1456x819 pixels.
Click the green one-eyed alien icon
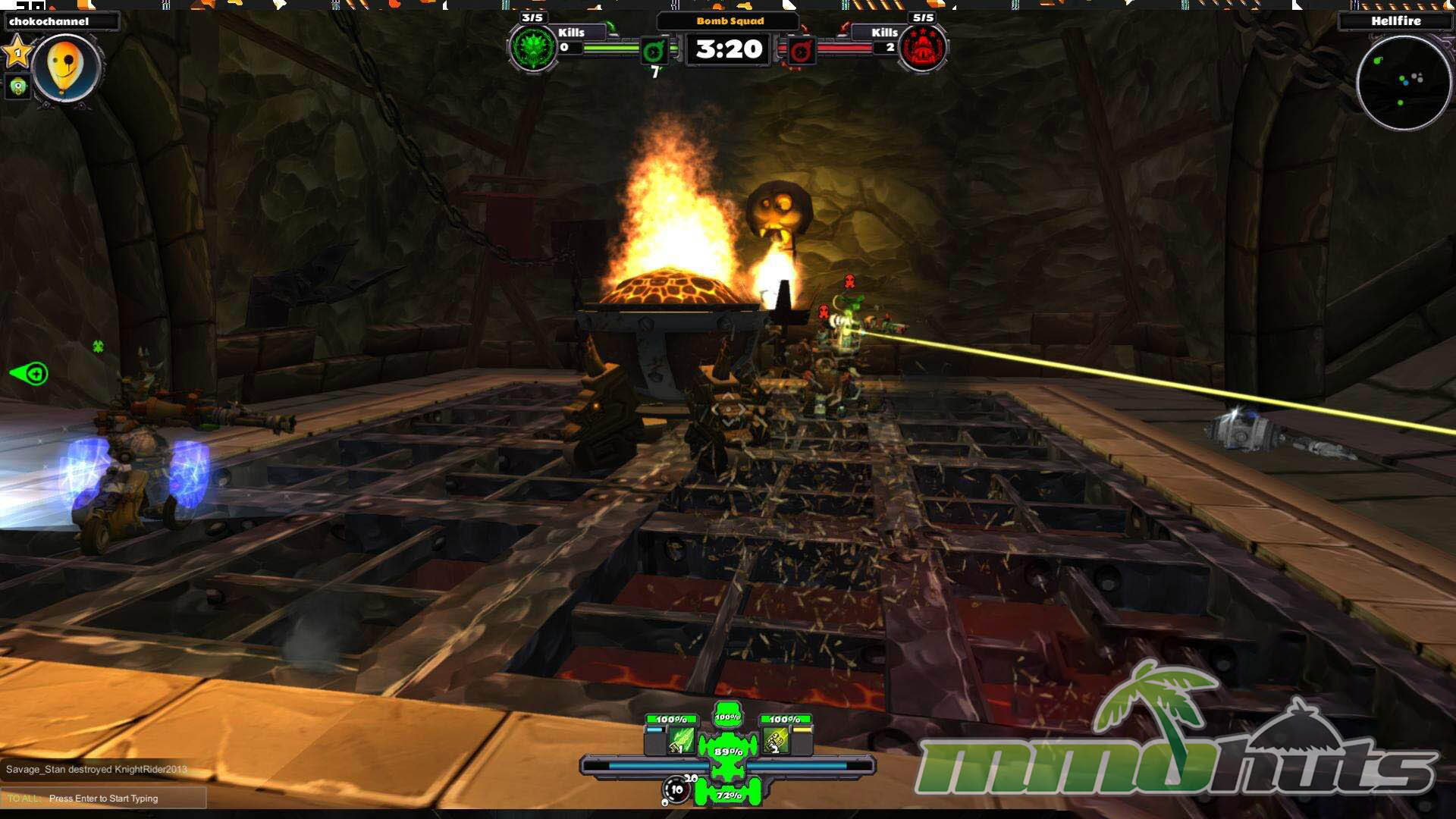17,86
